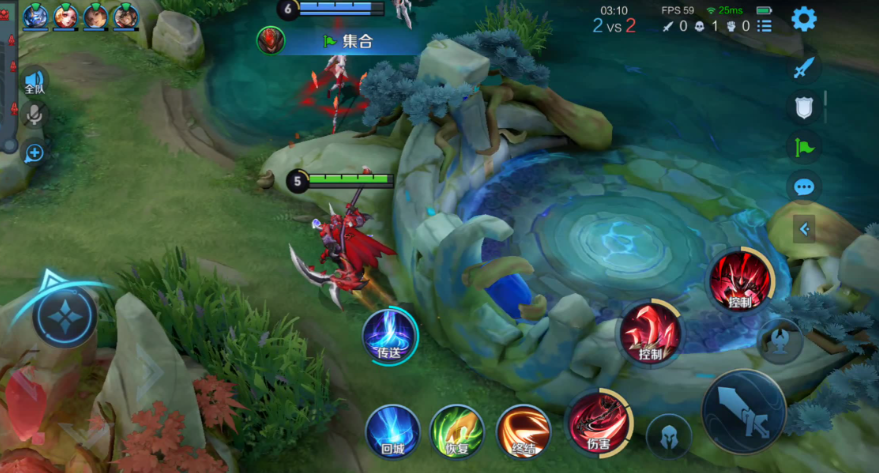The image size is (879, 473).
Task: Click the chat bubble with plus sign
Action: (x=34, y=153)
